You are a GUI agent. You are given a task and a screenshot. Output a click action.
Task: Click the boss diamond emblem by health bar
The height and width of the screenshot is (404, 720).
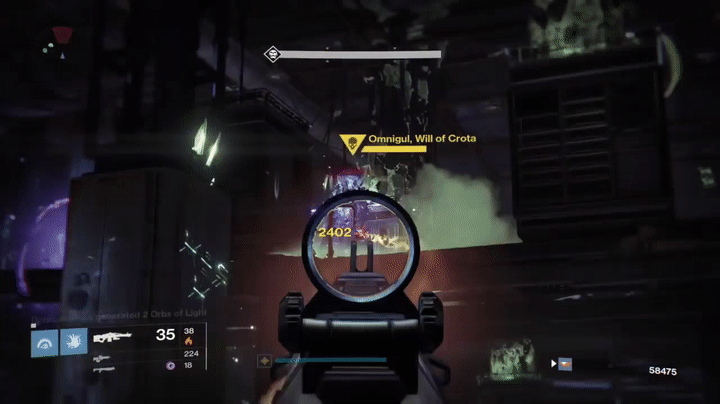click(x=270, y=55)
